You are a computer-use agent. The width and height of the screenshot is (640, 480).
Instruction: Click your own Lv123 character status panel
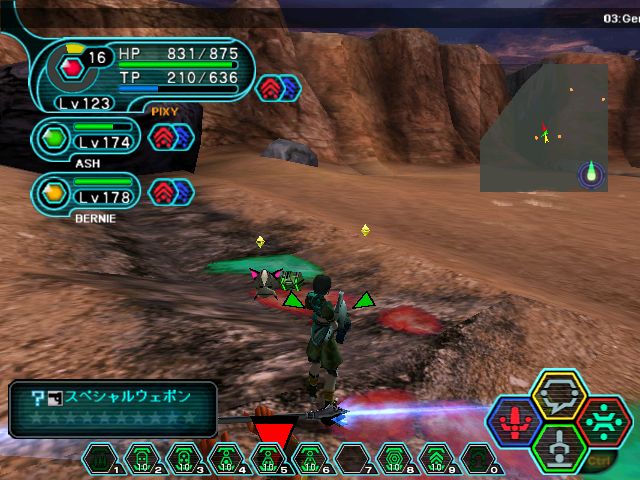140,72
